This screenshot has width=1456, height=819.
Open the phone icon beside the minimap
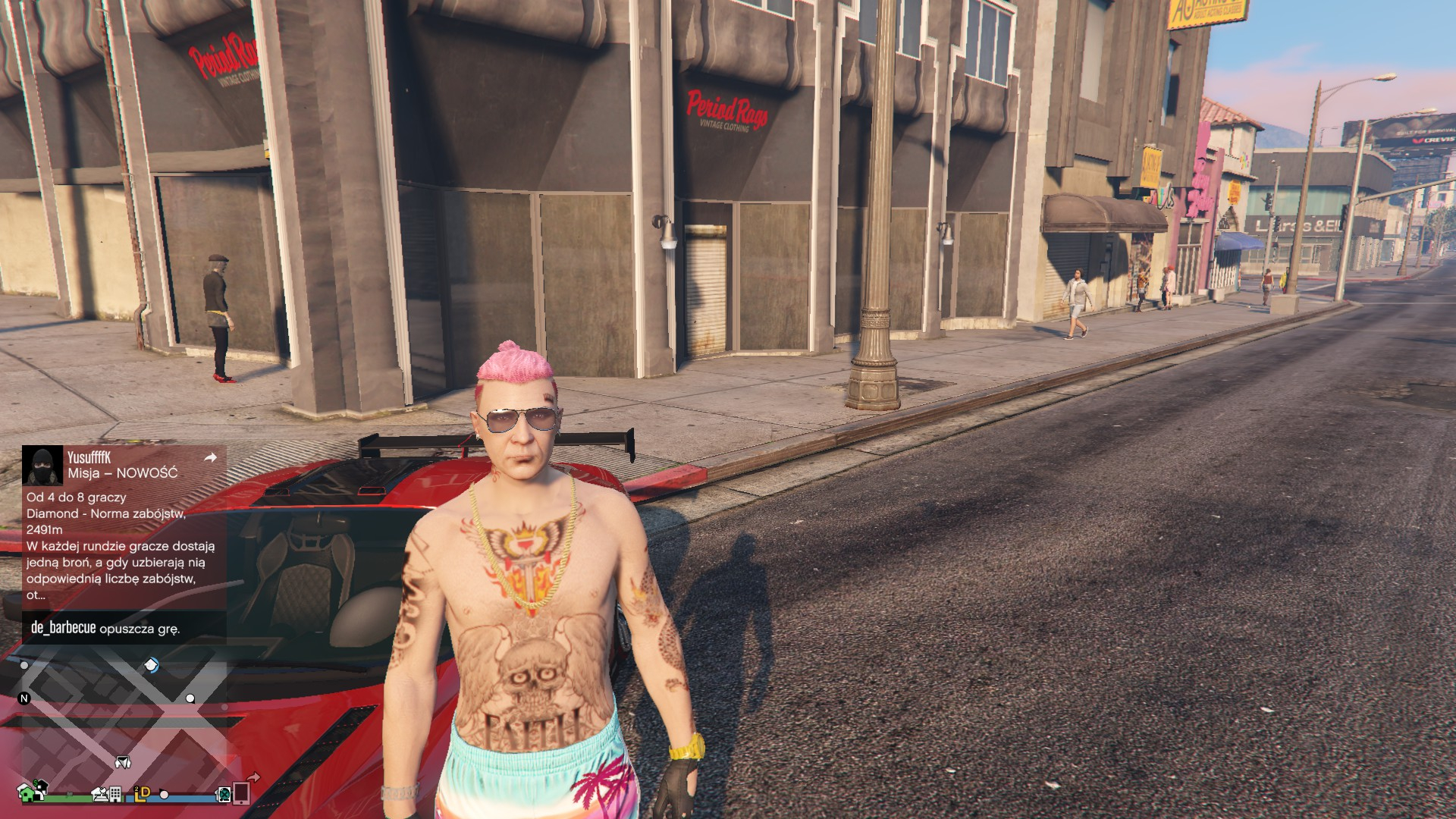point(241,793)
